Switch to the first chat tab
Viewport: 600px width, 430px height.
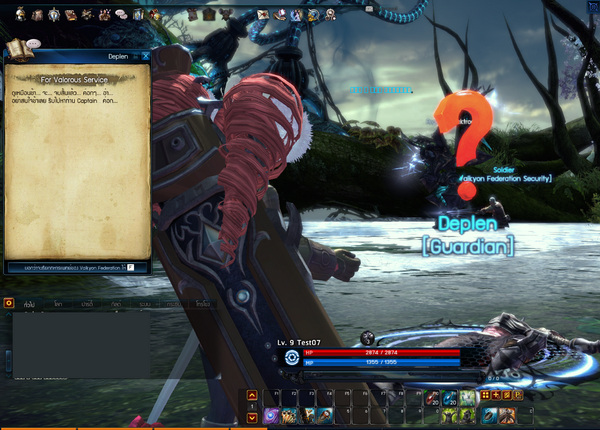[30, 302]
